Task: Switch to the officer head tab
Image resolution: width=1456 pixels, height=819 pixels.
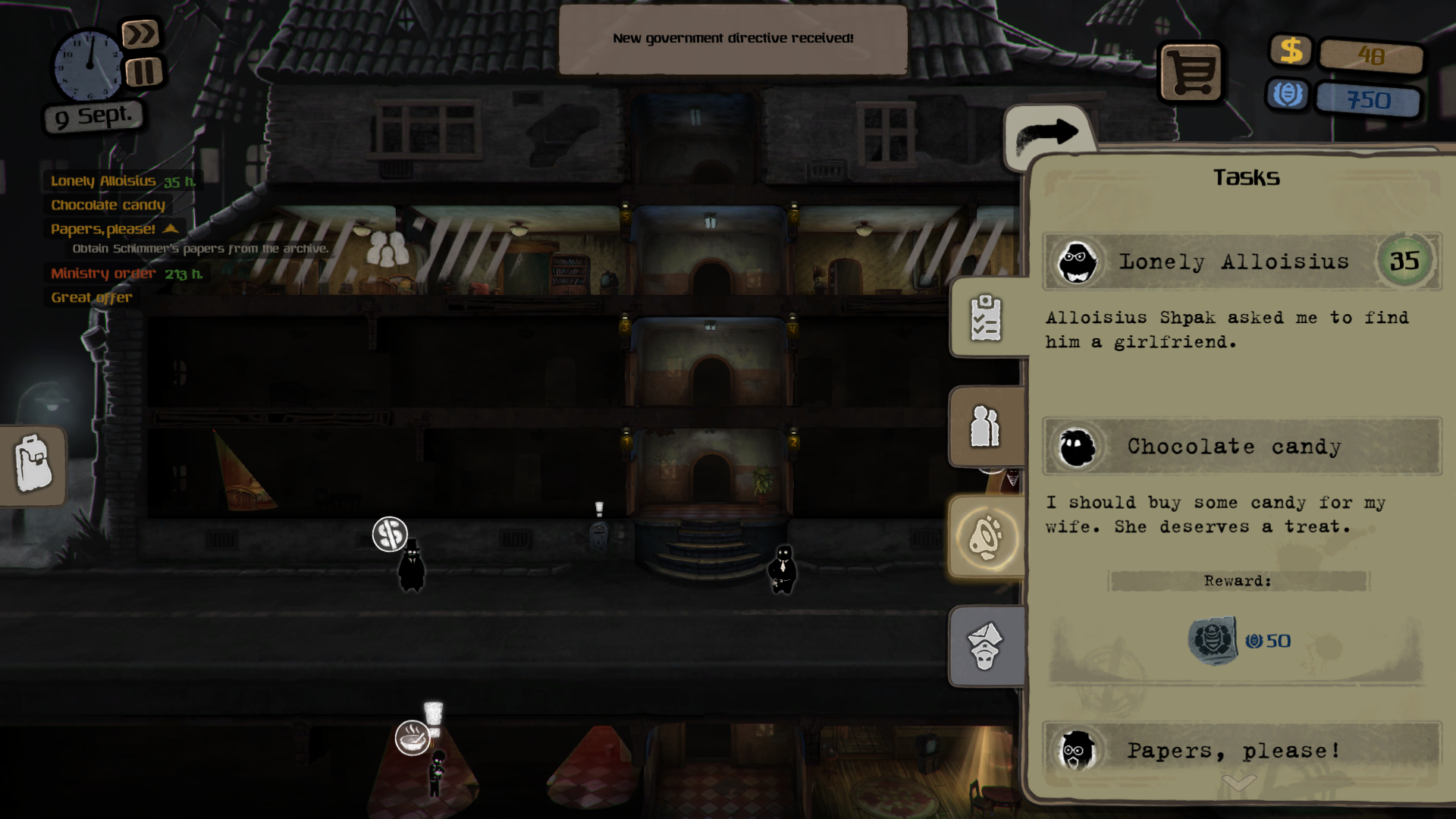Action: (986, 647)
